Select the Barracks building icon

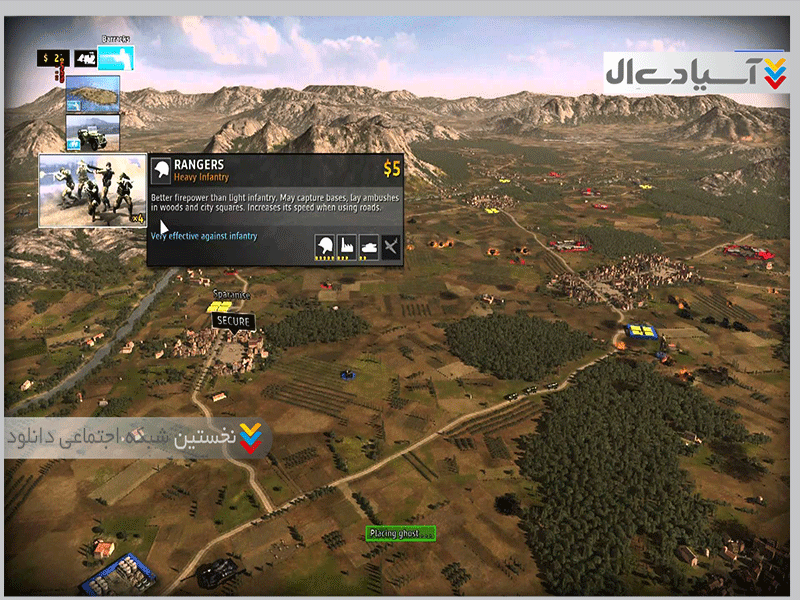[117, 58]
